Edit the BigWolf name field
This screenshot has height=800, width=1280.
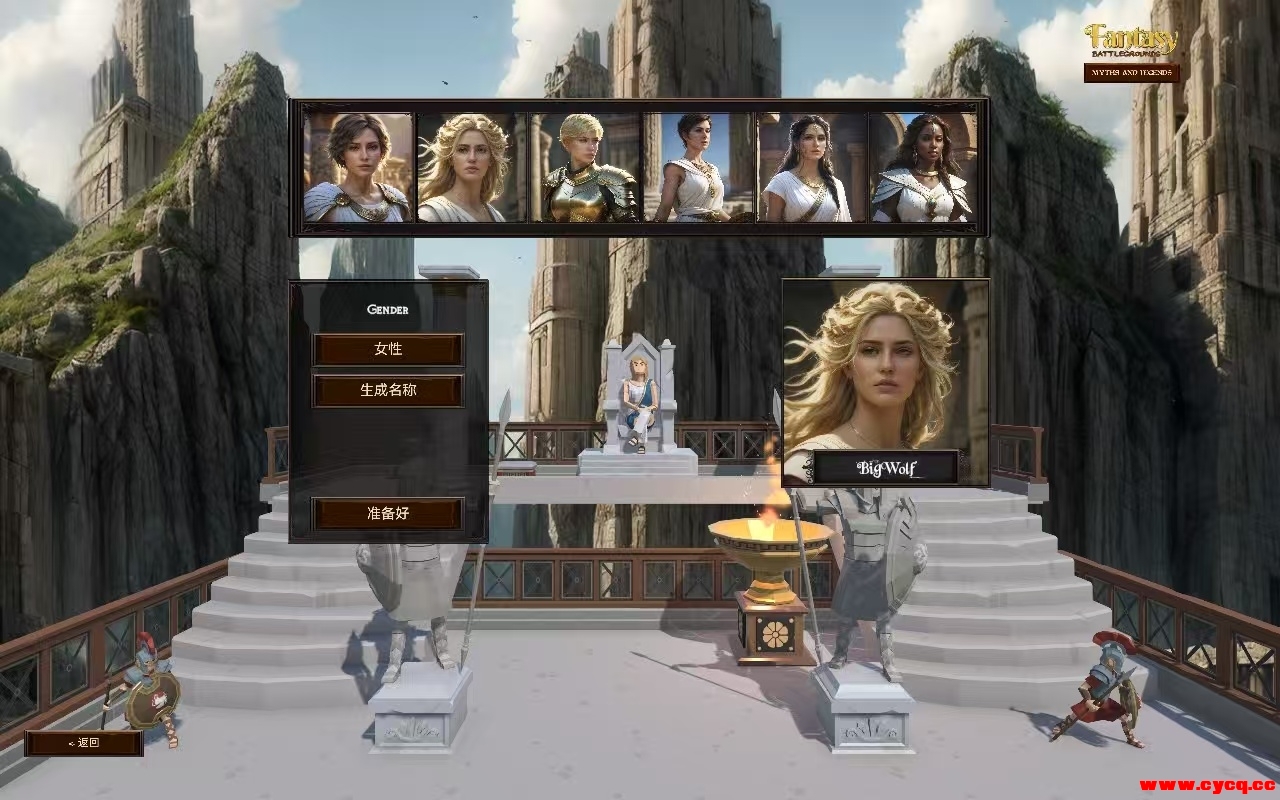point(886,467)
